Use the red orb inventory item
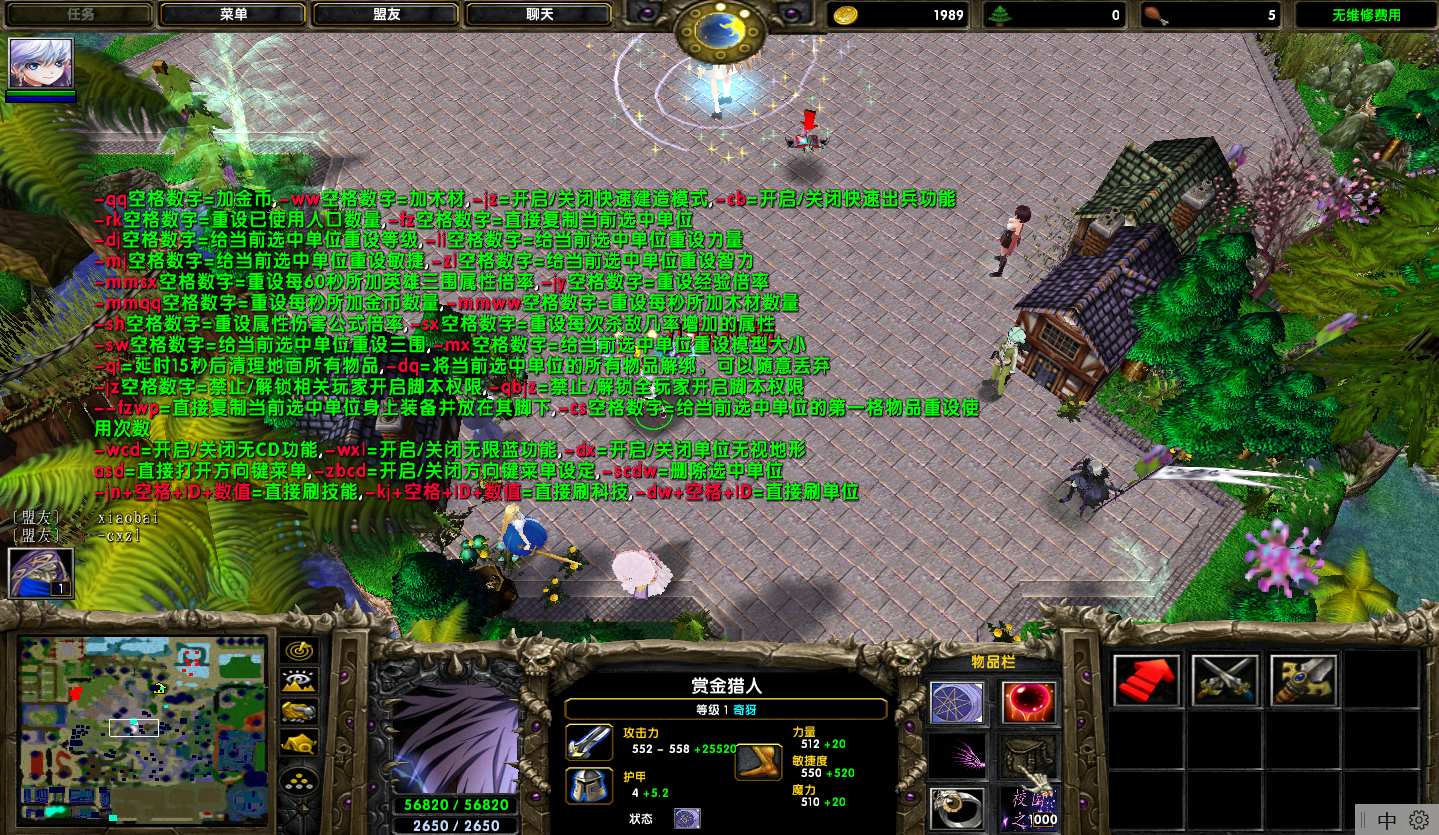Viewport: 1439px width, 835px height. tap(1029, 703)
